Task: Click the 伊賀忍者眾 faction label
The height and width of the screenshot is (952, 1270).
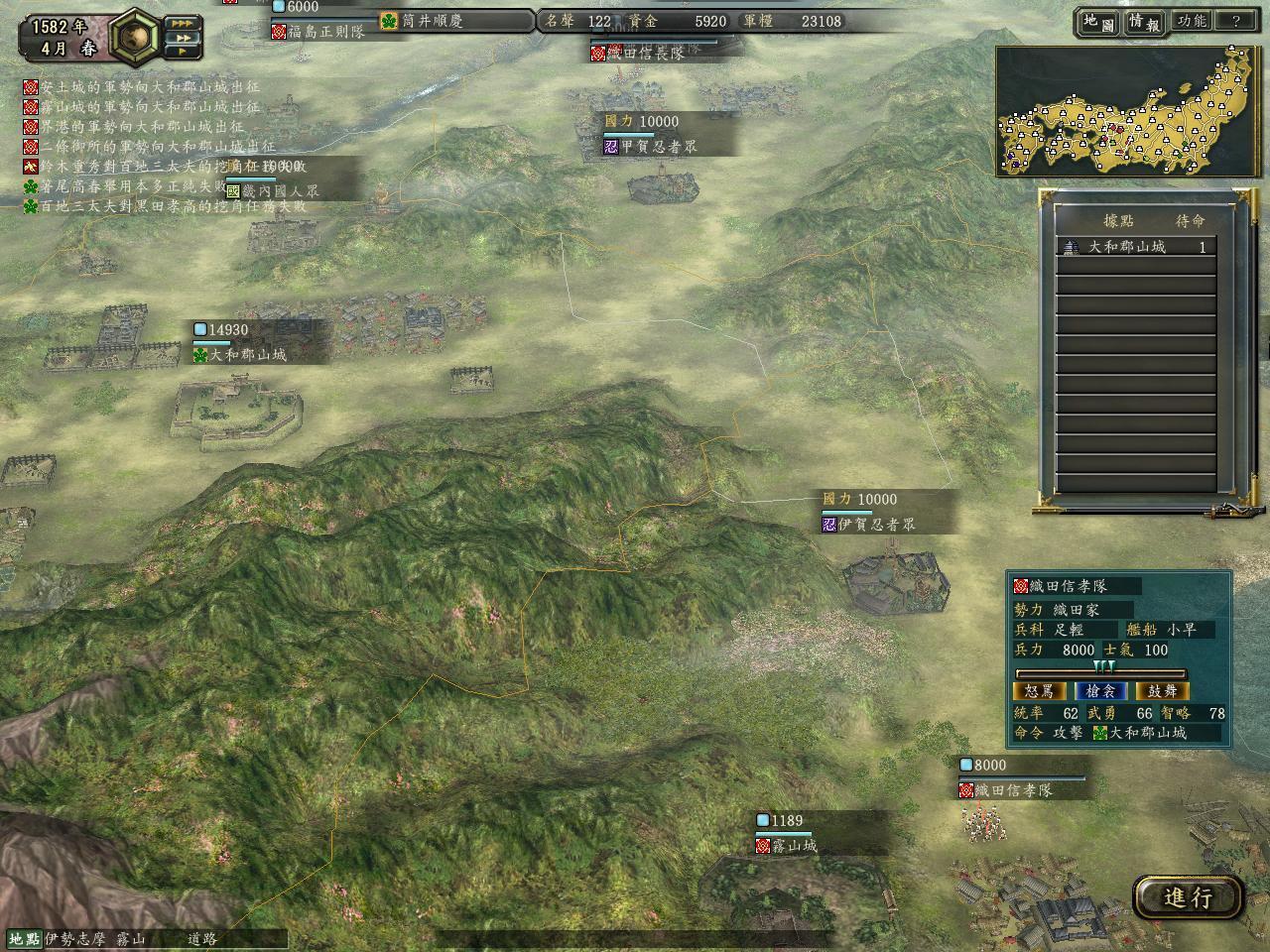Action: click(x=875, y=525)
